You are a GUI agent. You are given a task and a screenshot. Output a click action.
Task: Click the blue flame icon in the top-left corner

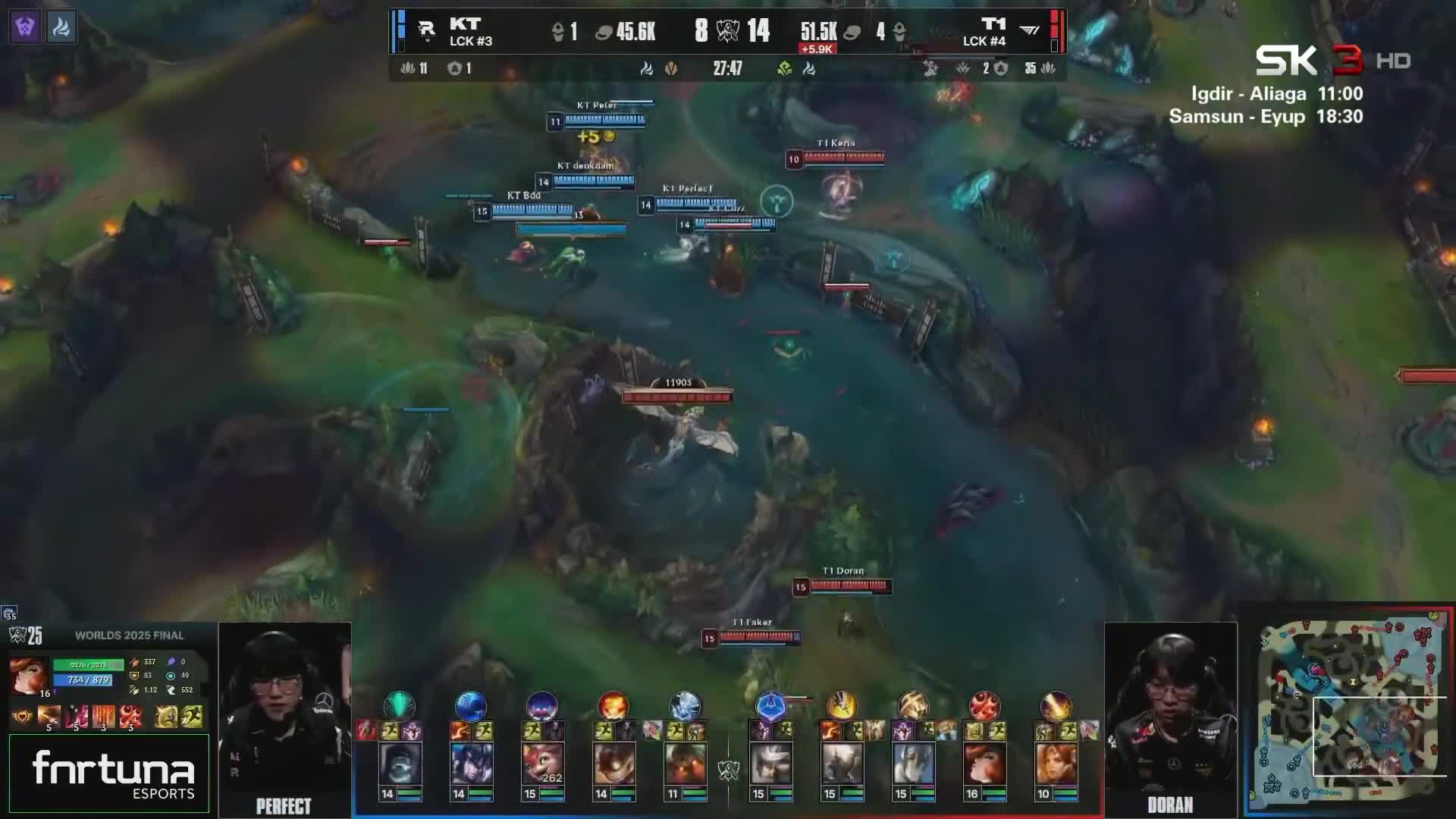61,28
